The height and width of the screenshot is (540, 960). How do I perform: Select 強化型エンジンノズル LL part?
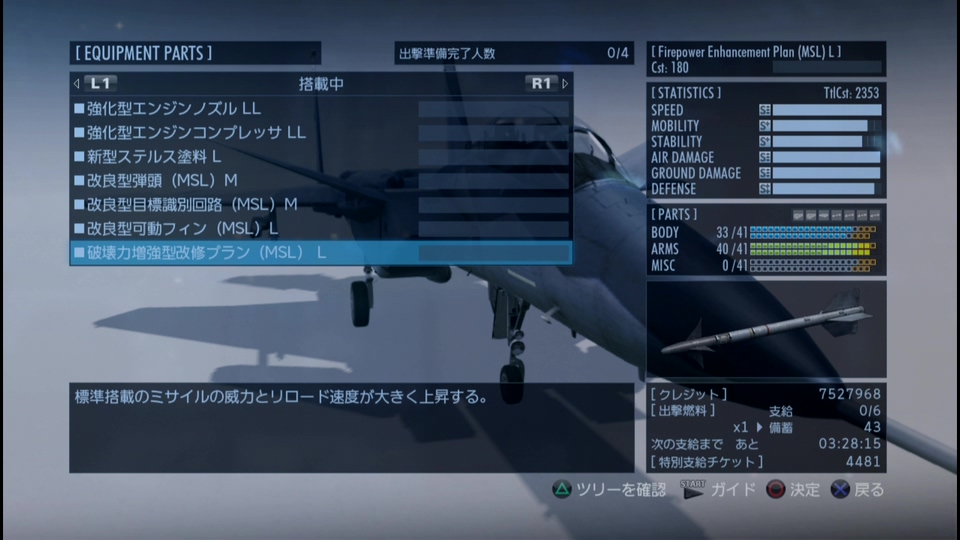pyautogui.click(x=320, y=109)
